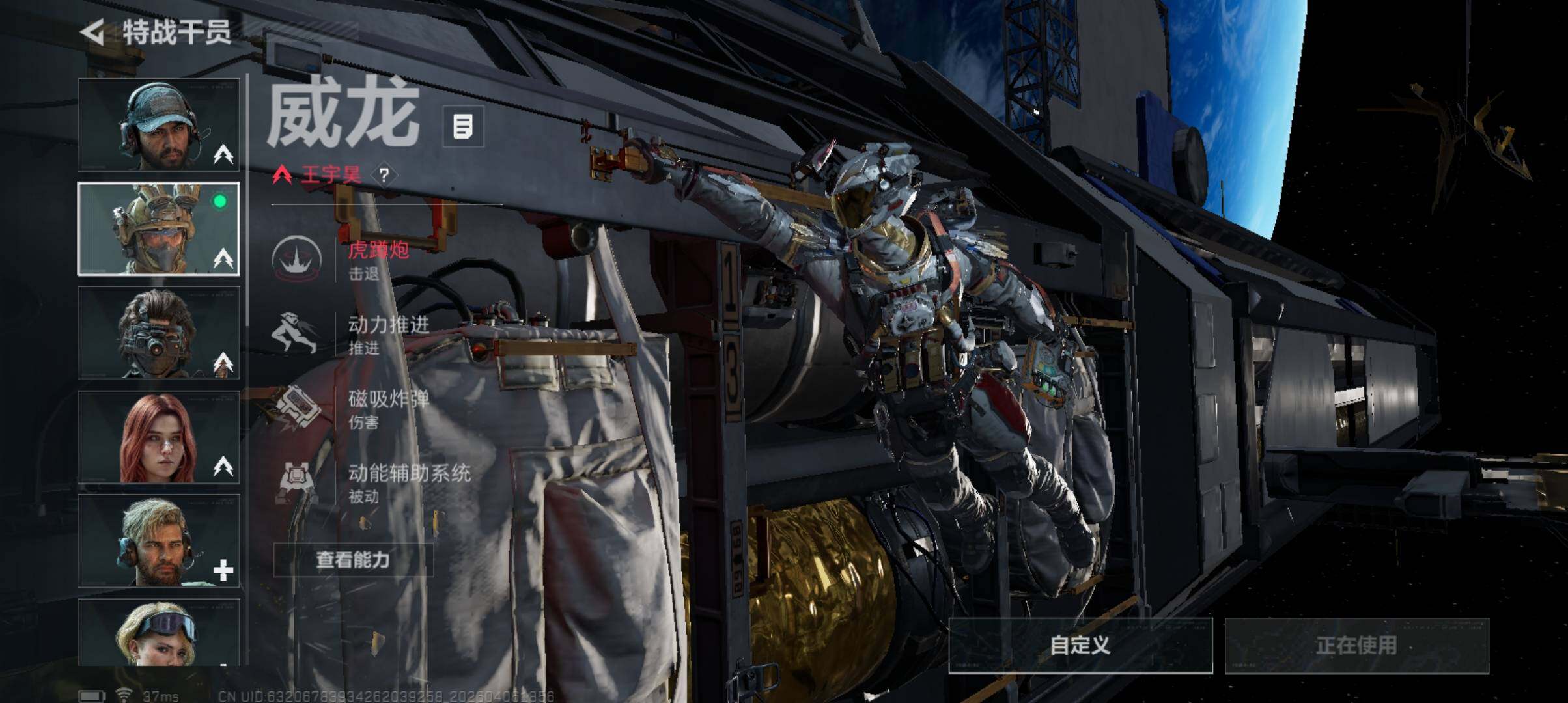This screenshot has height=703, width=1568.
Task: Go back from the 特战干员 screen
Action: (93, 33)
